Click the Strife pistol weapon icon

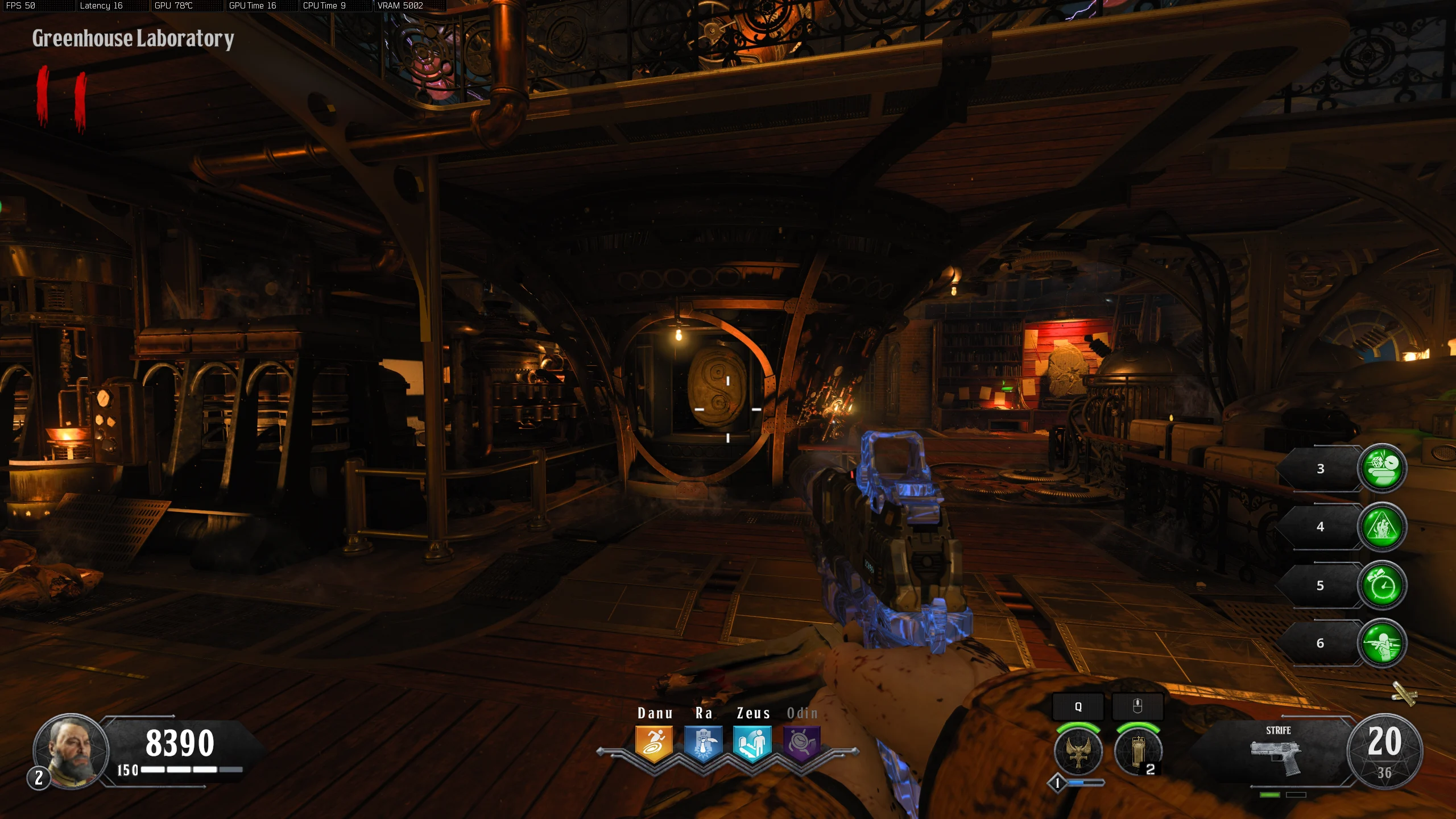point(1276,756)
